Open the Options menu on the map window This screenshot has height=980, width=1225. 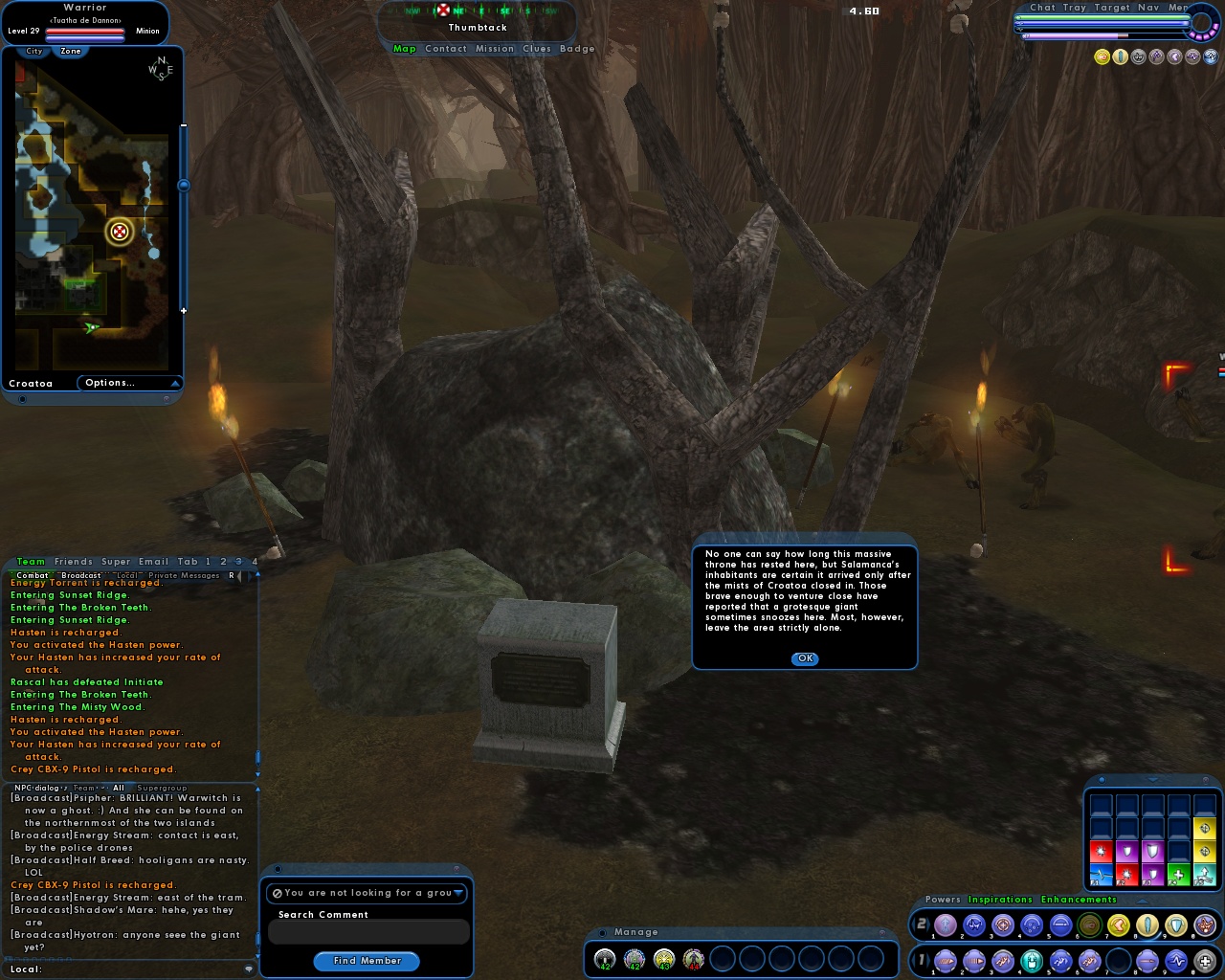[x=110, y=382]
